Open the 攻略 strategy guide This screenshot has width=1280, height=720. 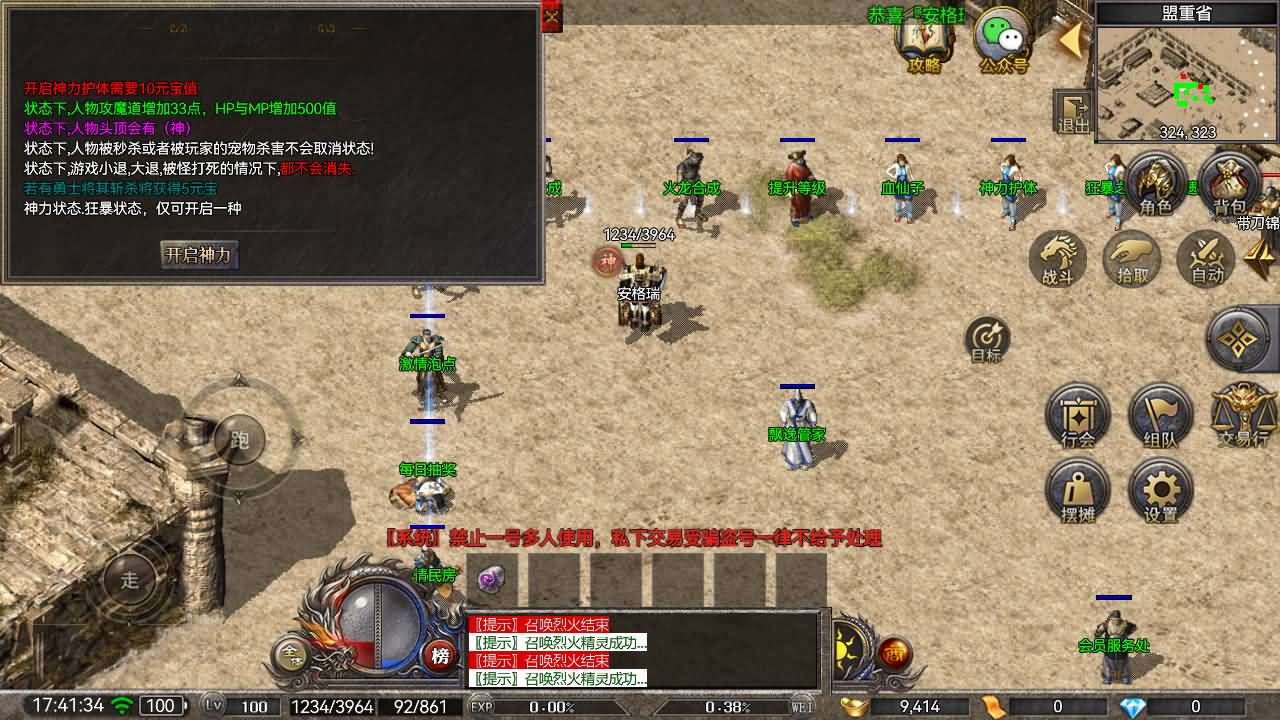[x=924, y=42]
